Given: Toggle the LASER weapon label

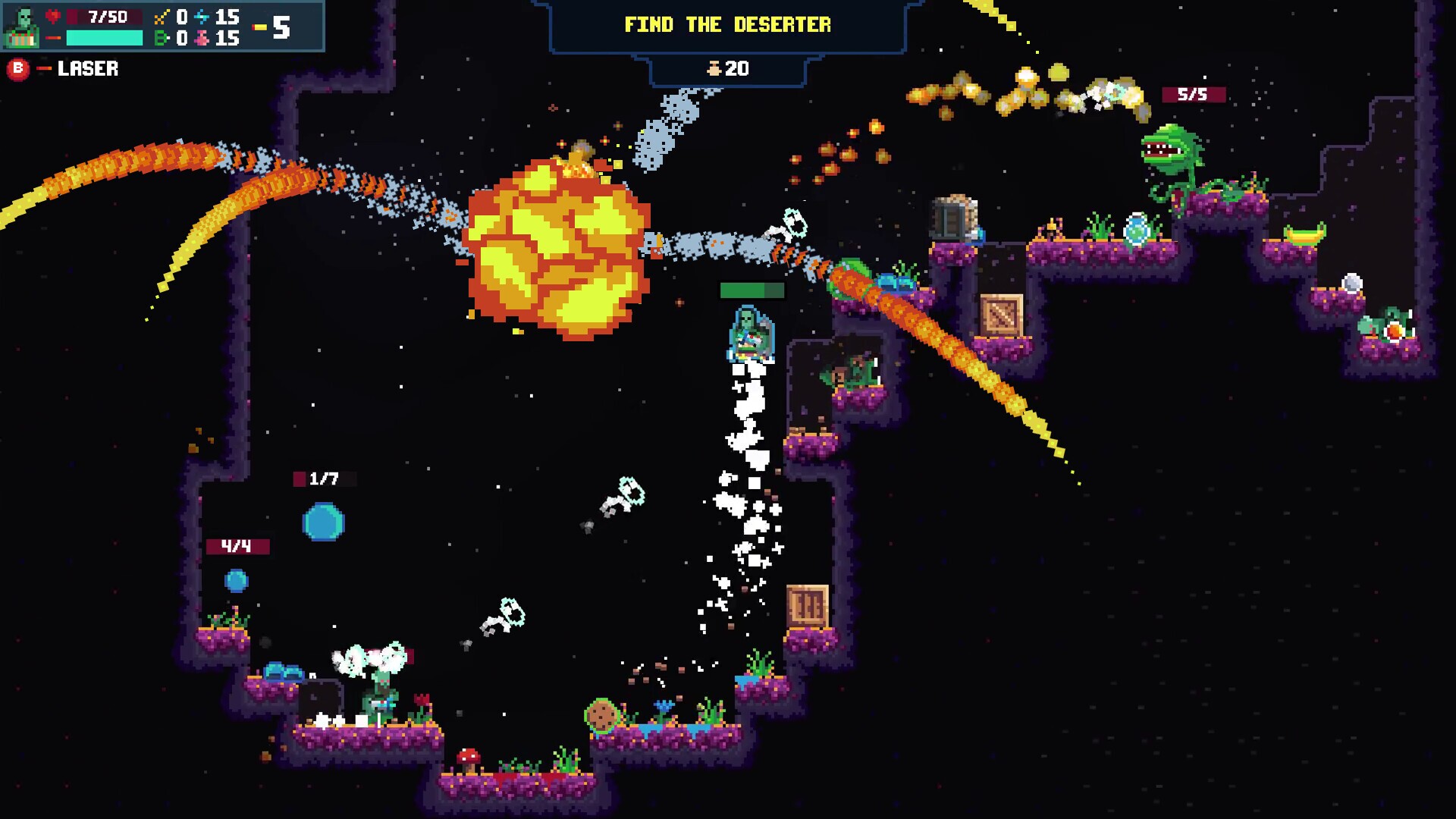Looking at the screenshot, I should (x=87, y=69).
